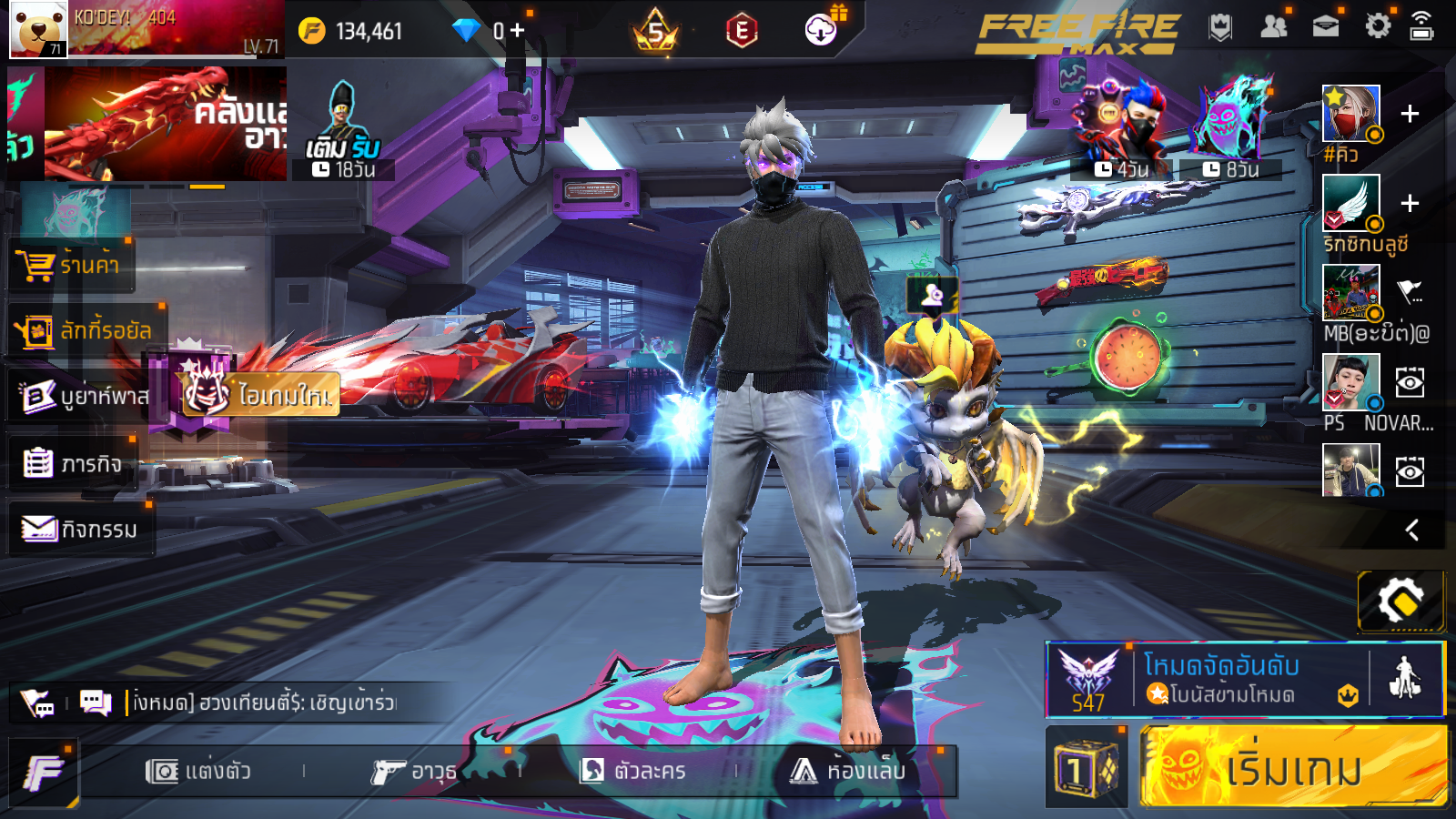This screenshot has width=1456, height=819.
Task: Start the match with the yellow เริ่มเกม button
Action: click(x=1292, y=767)
